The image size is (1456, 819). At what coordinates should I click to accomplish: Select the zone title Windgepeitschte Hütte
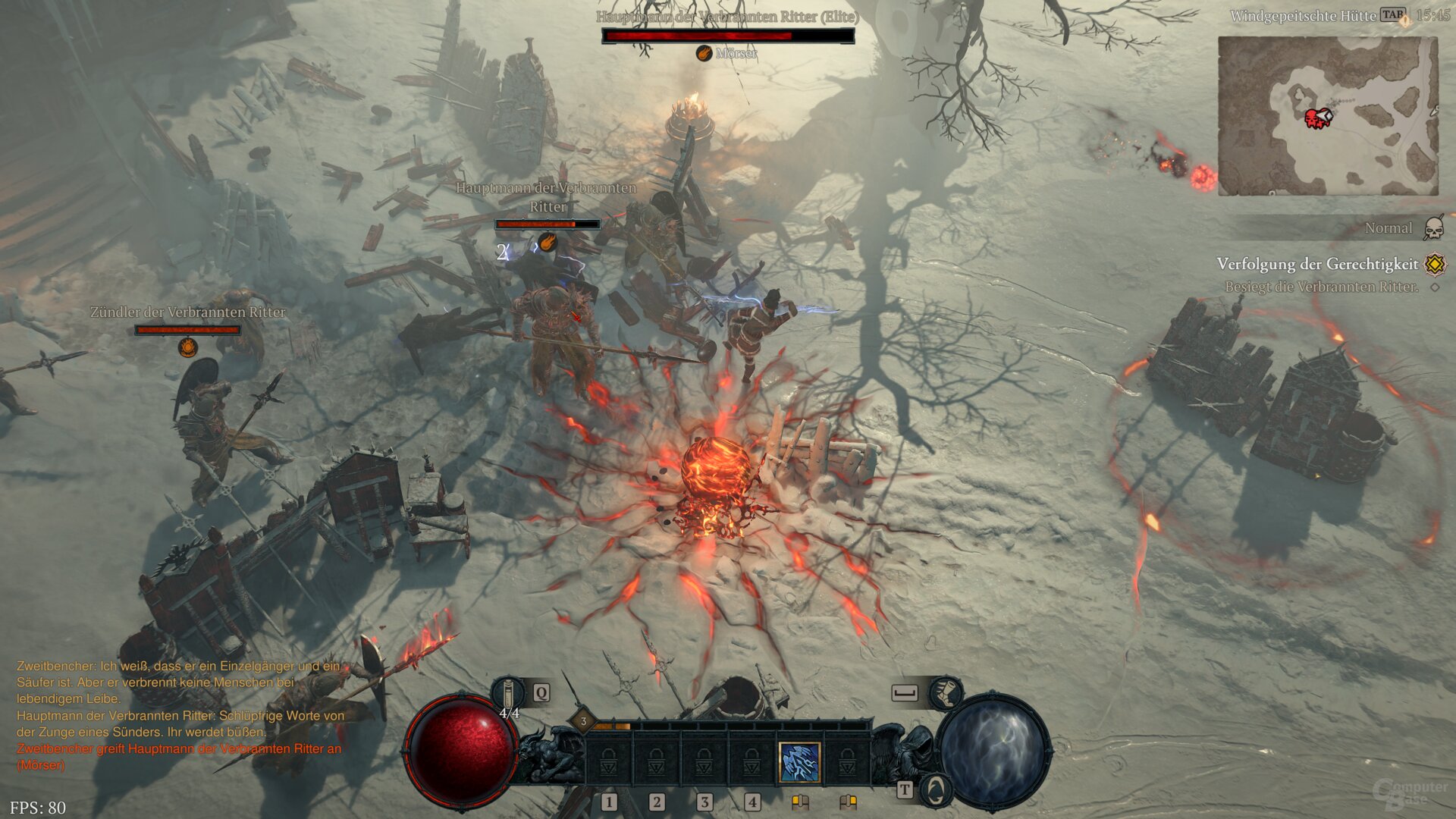[x=1303, y=15]
